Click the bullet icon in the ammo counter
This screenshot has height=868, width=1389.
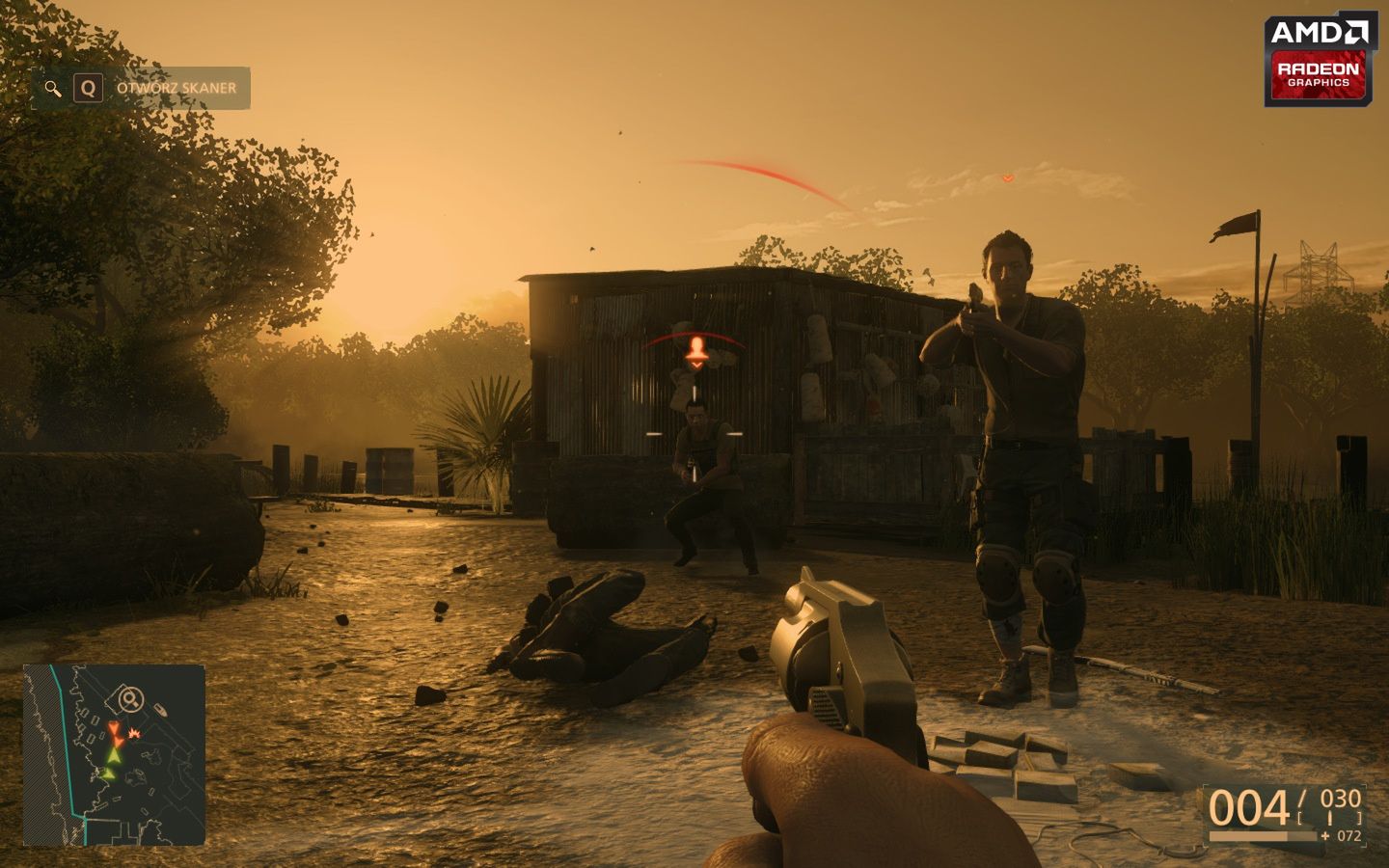(1330, 818)
